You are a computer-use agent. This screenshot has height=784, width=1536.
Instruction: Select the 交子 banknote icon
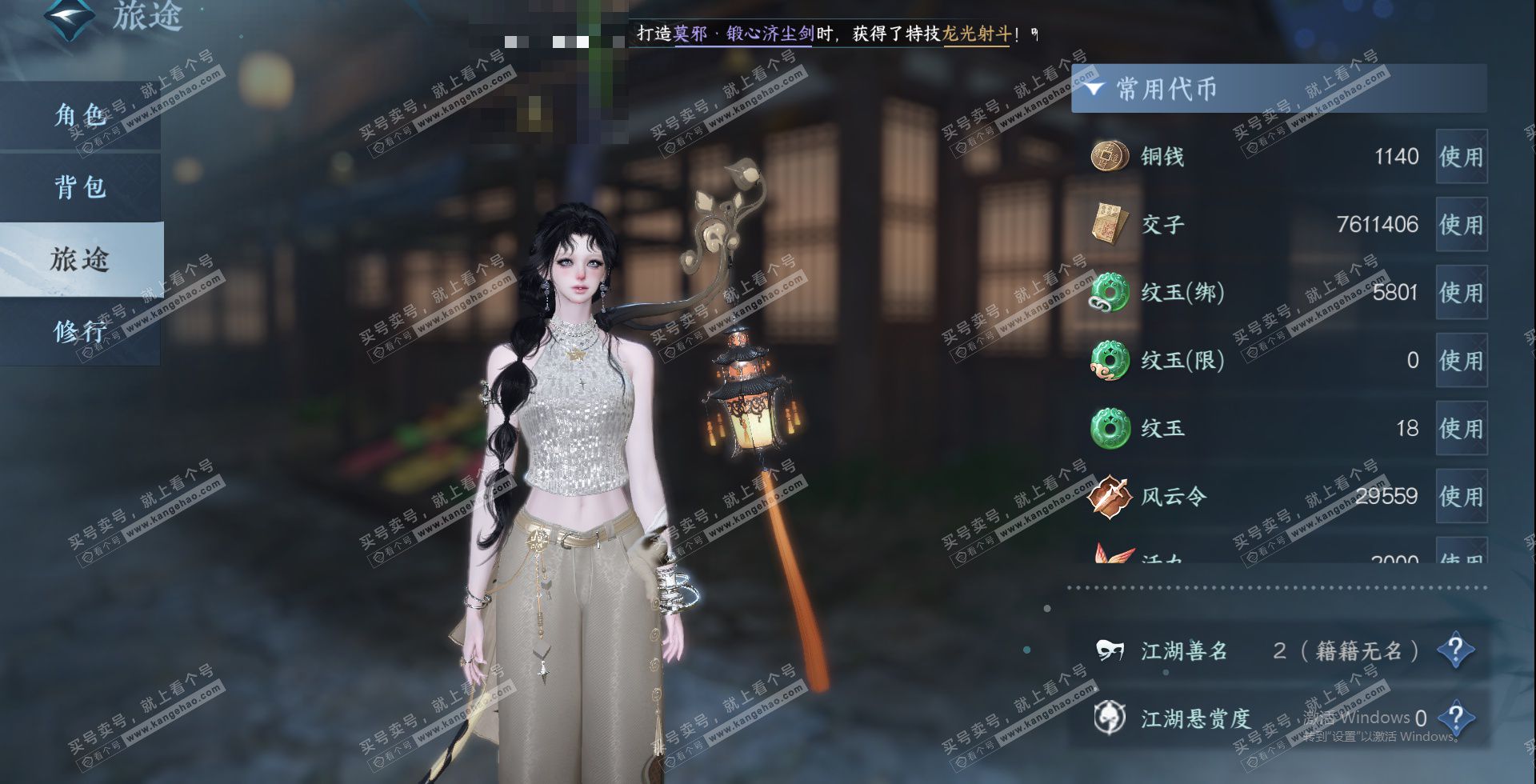pos(1110,224)
